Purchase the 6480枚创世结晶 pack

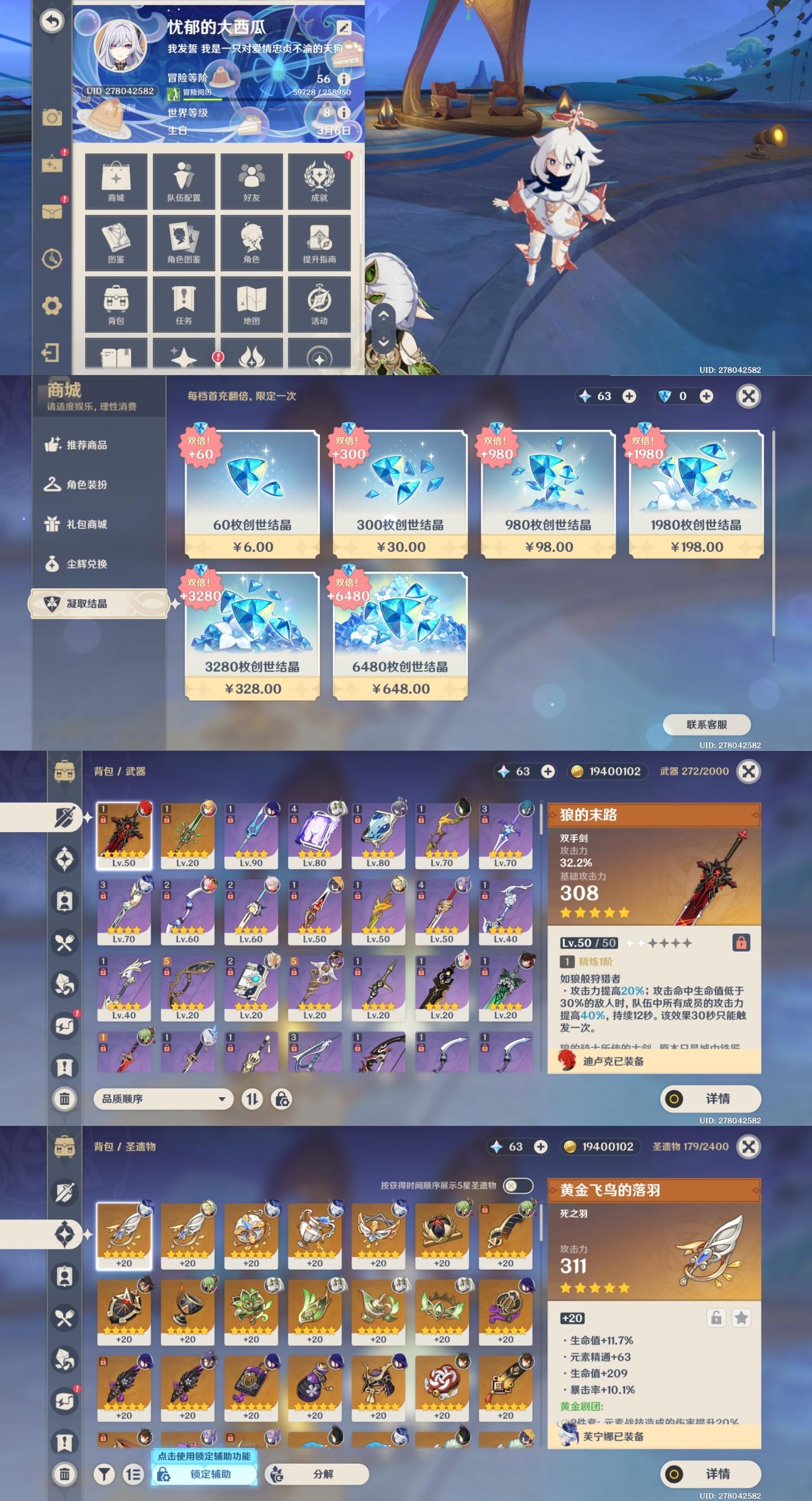400,636
